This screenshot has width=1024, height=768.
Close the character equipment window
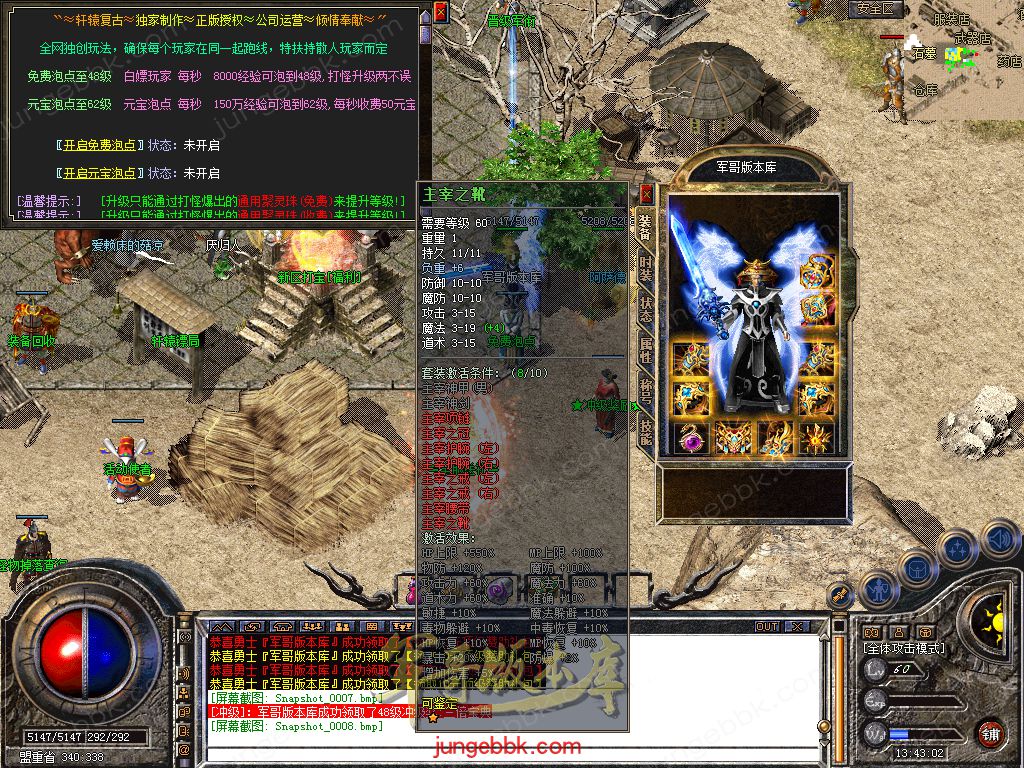coord(646,193)
